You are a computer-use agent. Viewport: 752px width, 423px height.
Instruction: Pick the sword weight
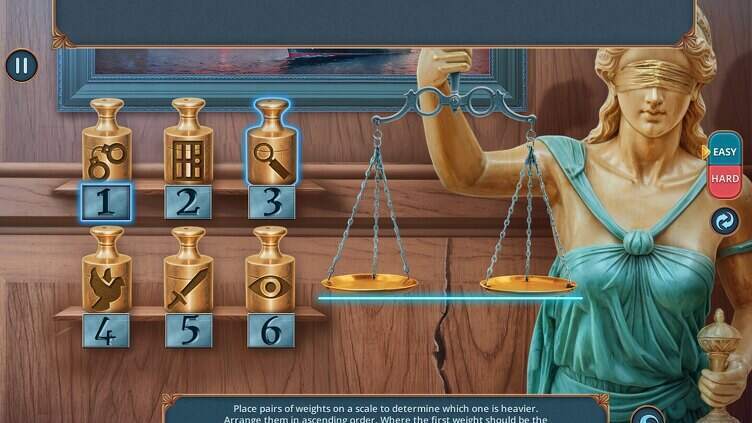[189, 275]
